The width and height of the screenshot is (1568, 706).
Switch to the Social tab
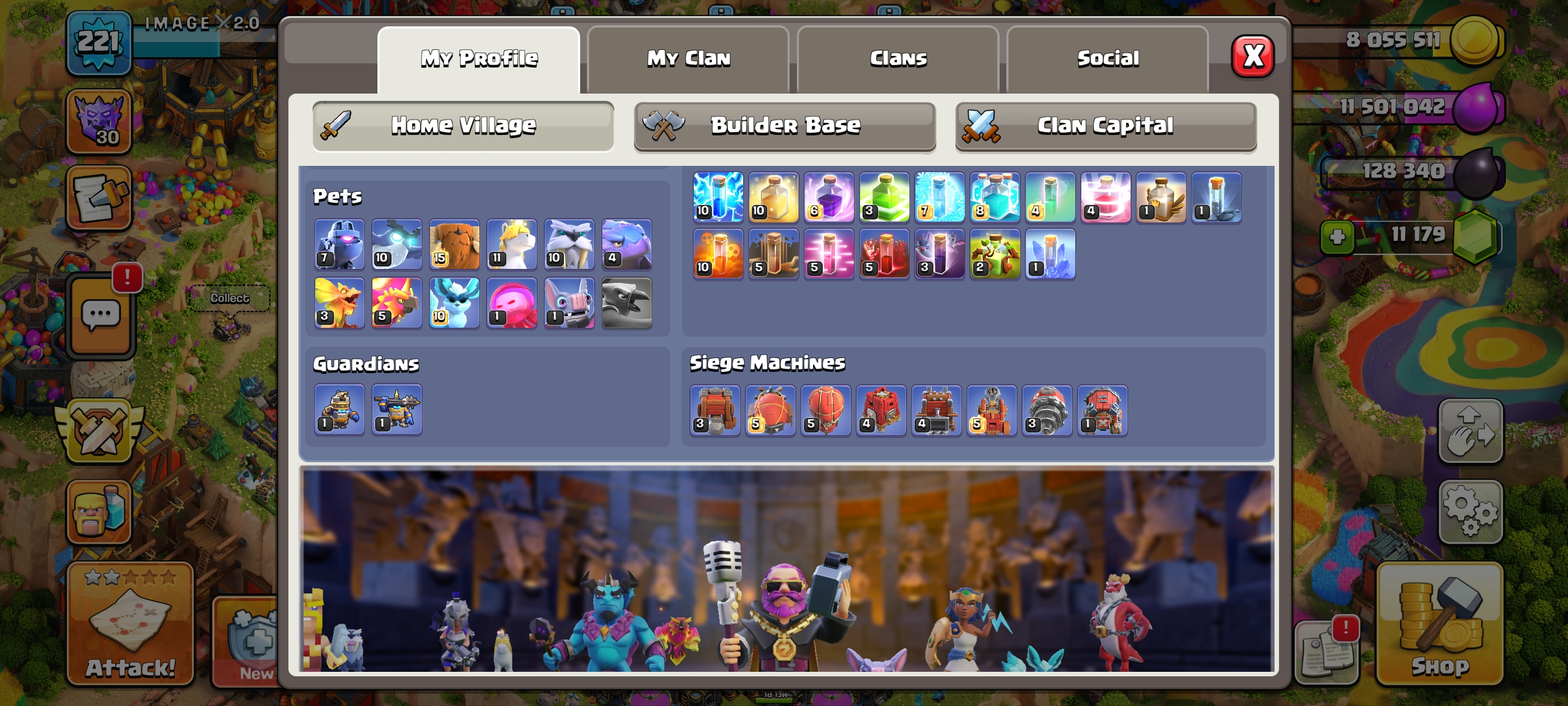click(1107, 58)
